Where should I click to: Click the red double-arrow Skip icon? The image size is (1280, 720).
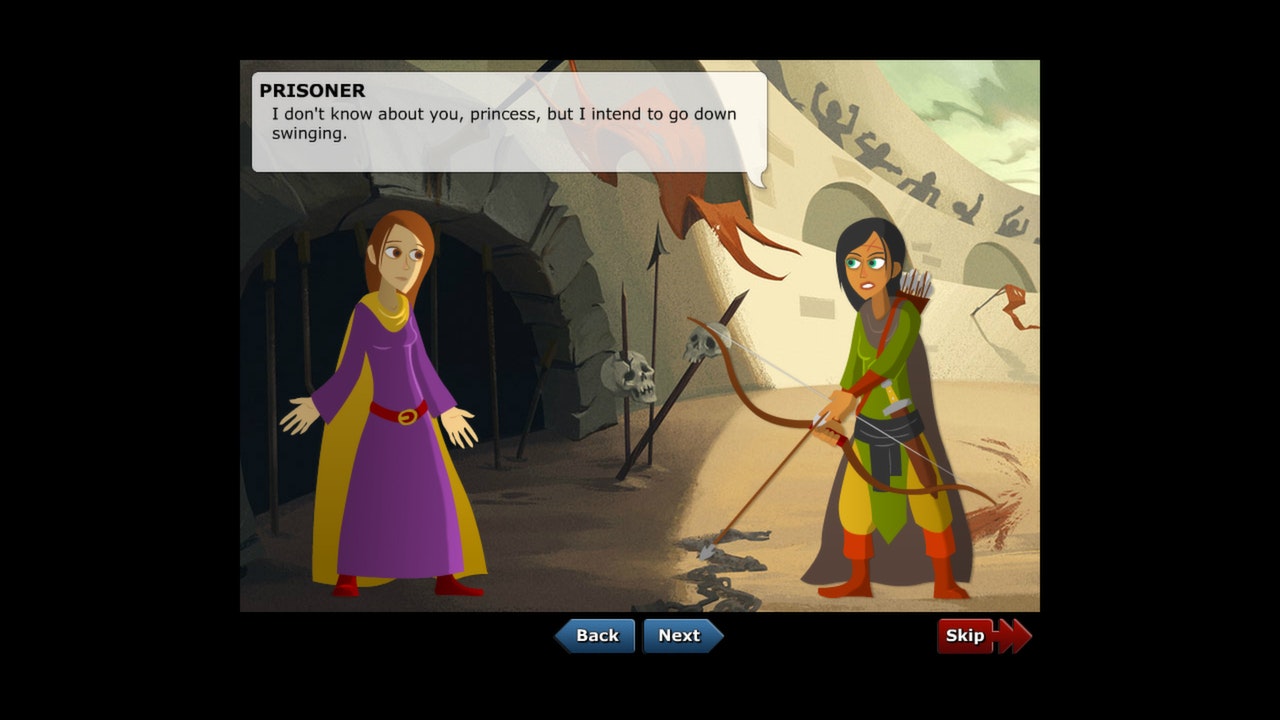[1013, 635]
